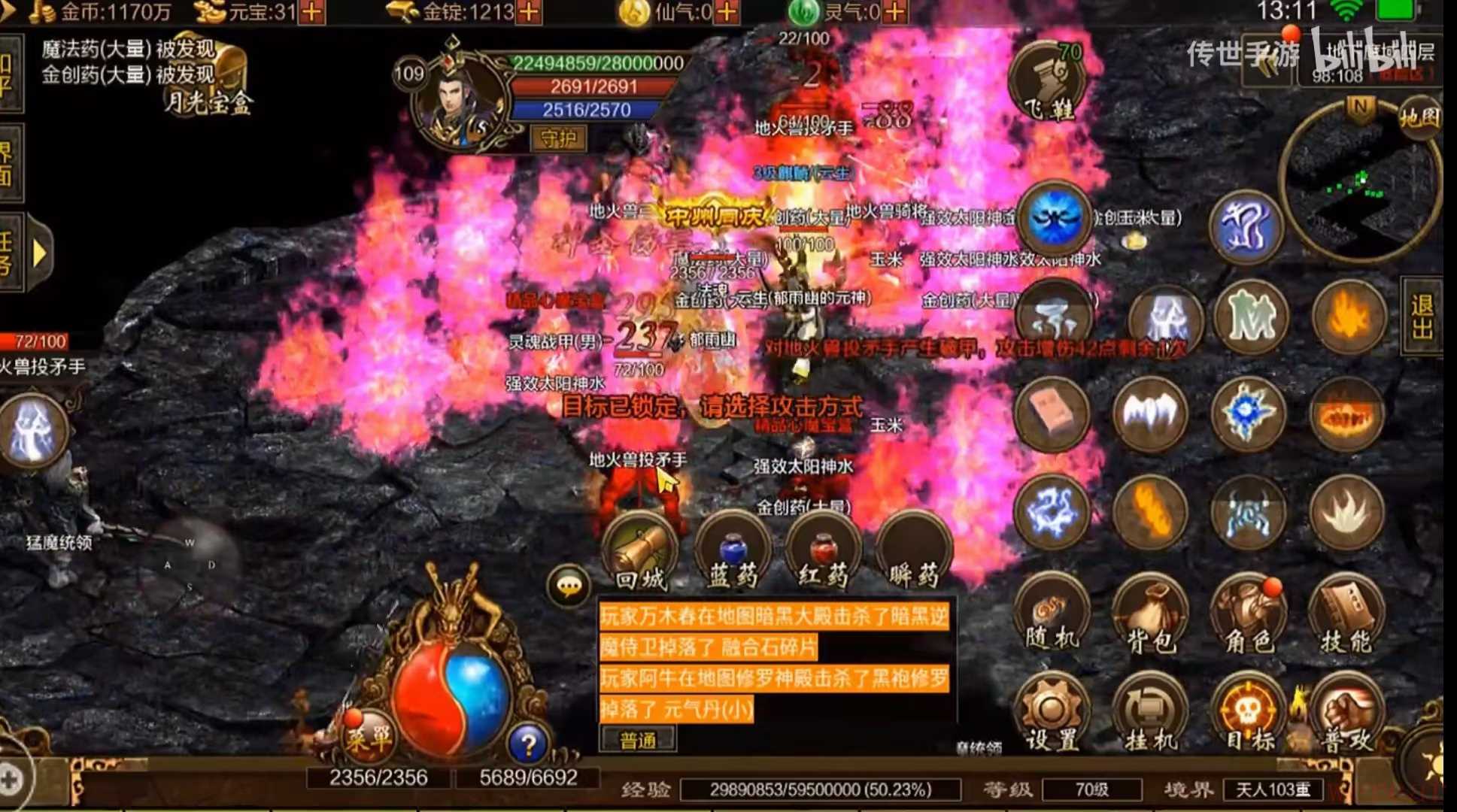Open the chat speech bubble
This screenshot has height=812, width=1457.
(569, 585)
